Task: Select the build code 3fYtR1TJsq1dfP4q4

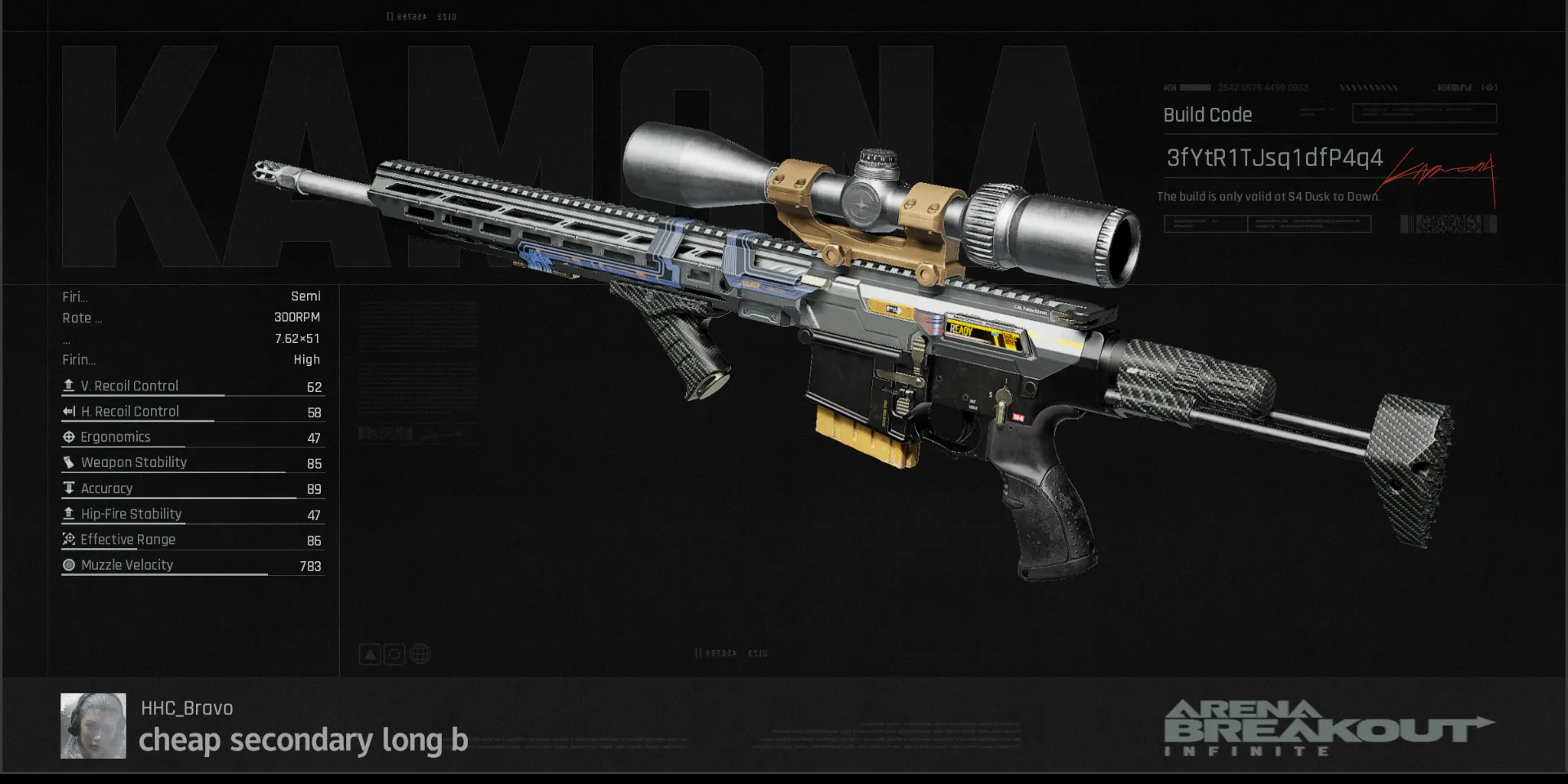Action: click(x=1274, y=158)
